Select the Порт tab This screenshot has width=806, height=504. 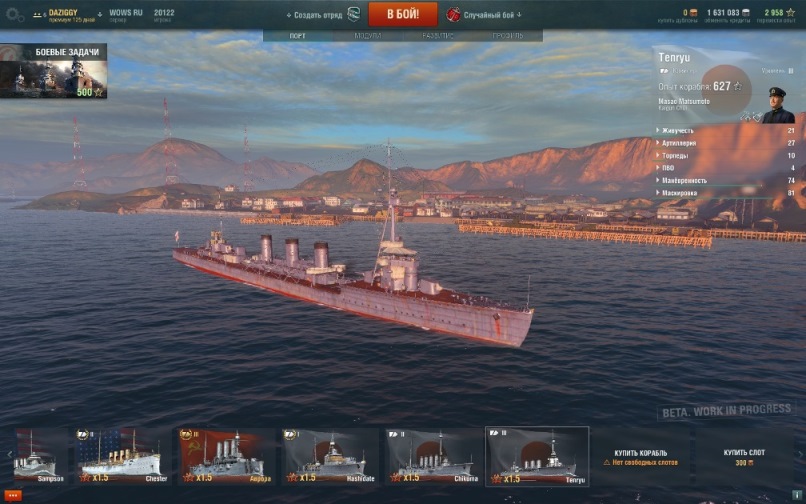[297, 36]
